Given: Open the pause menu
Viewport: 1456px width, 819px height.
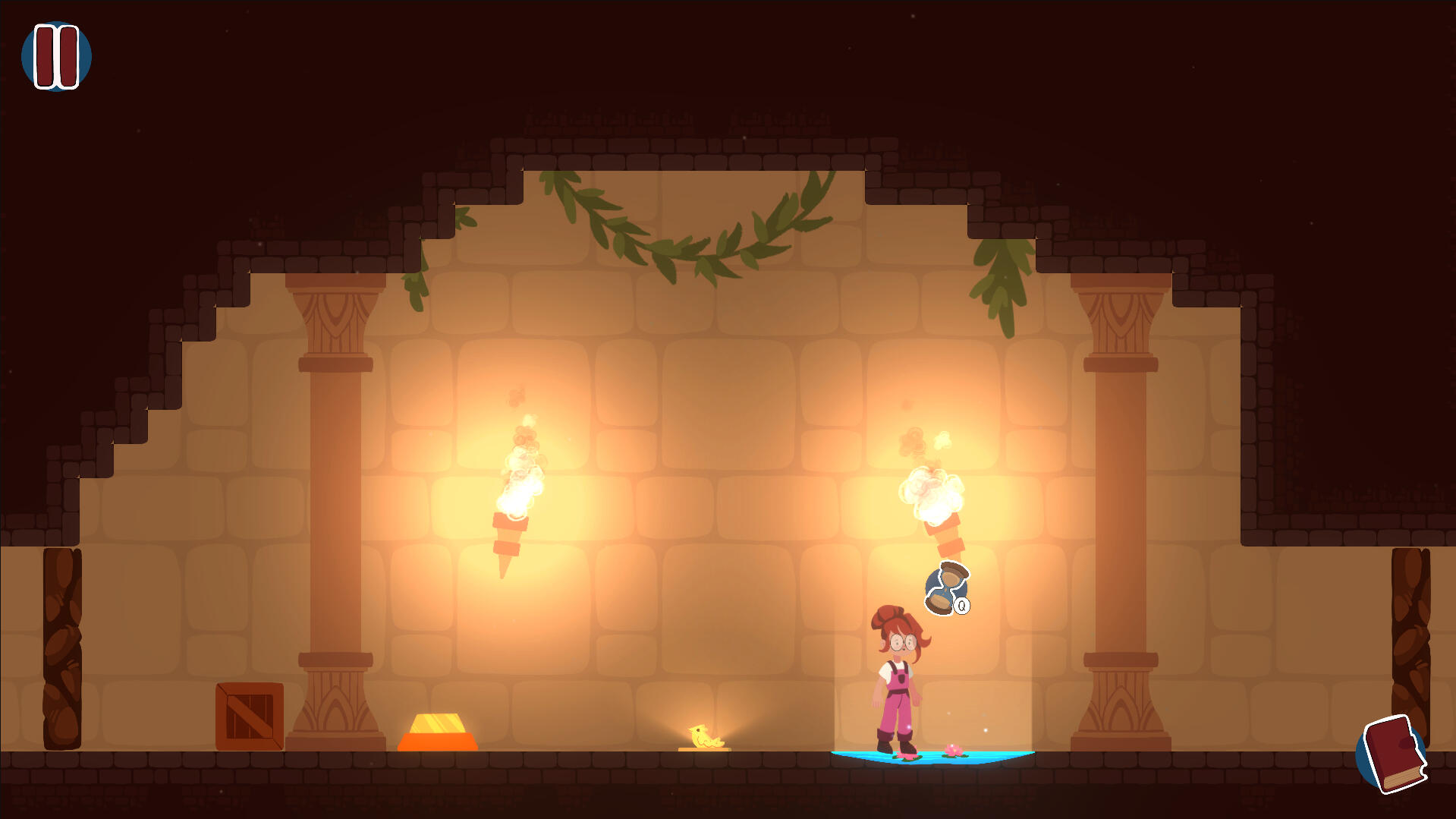Looking at the screenshot, I should coord(56,56).
